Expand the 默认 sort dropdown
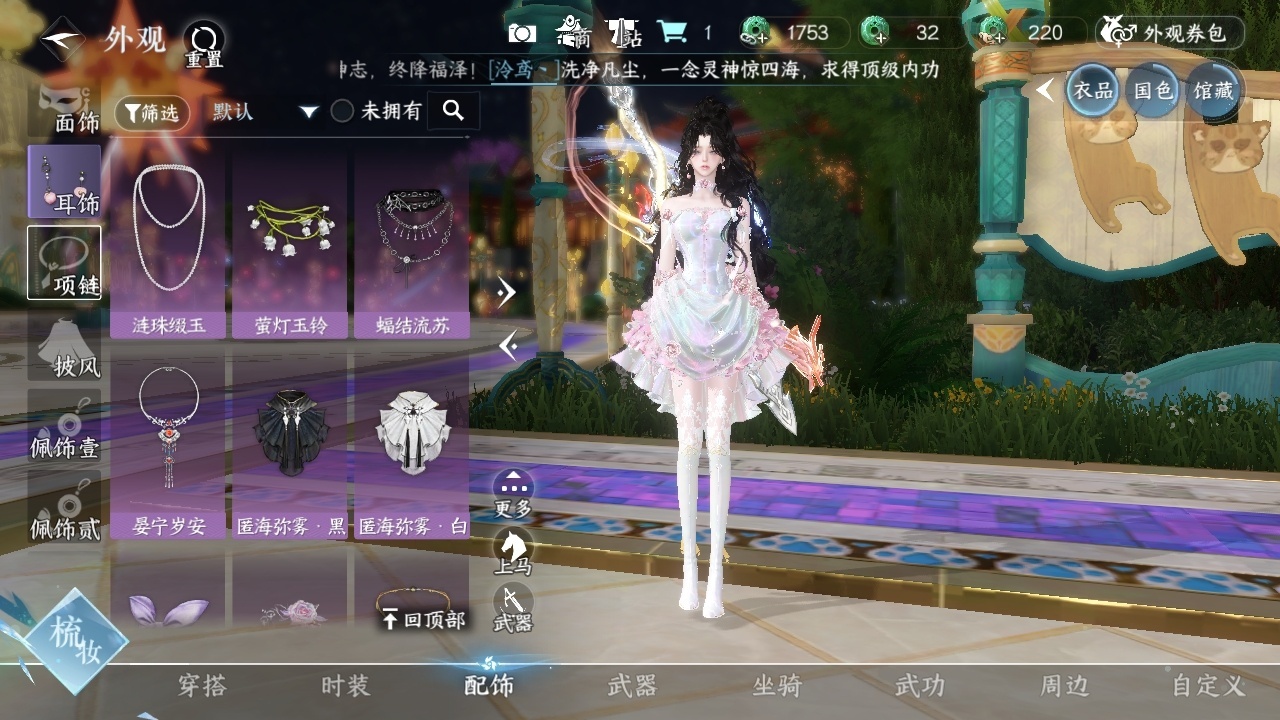This screenshot has width=1280, height=720. click(x=264, y=112)
